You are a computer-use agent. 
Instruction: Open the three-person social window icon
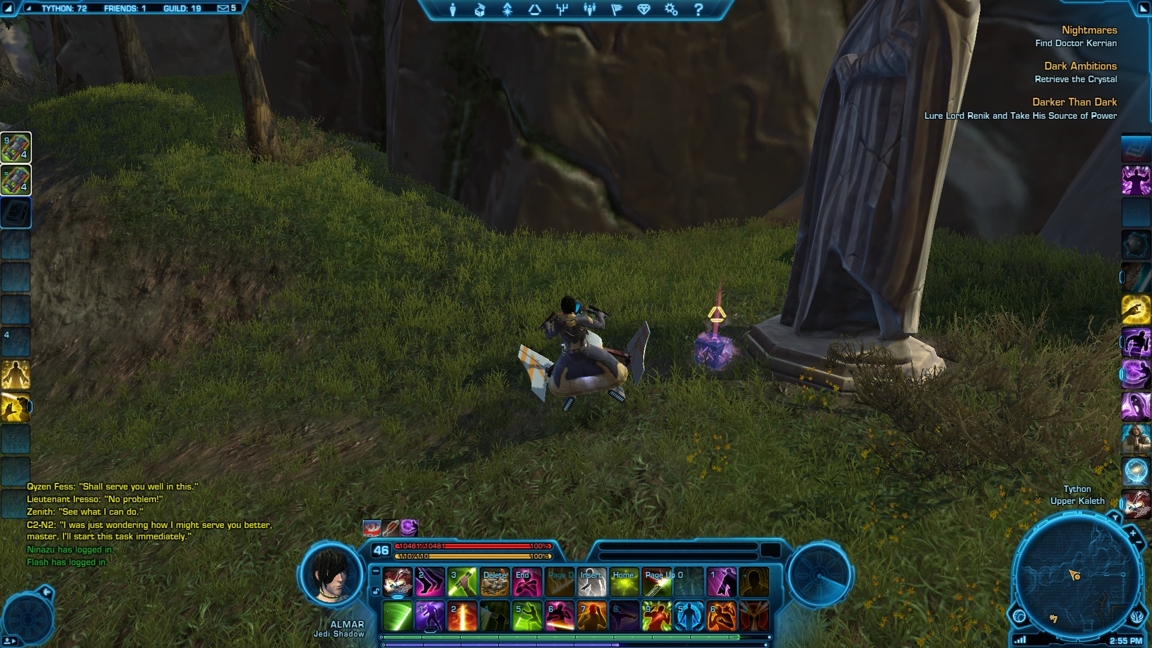tap(589, 10)
